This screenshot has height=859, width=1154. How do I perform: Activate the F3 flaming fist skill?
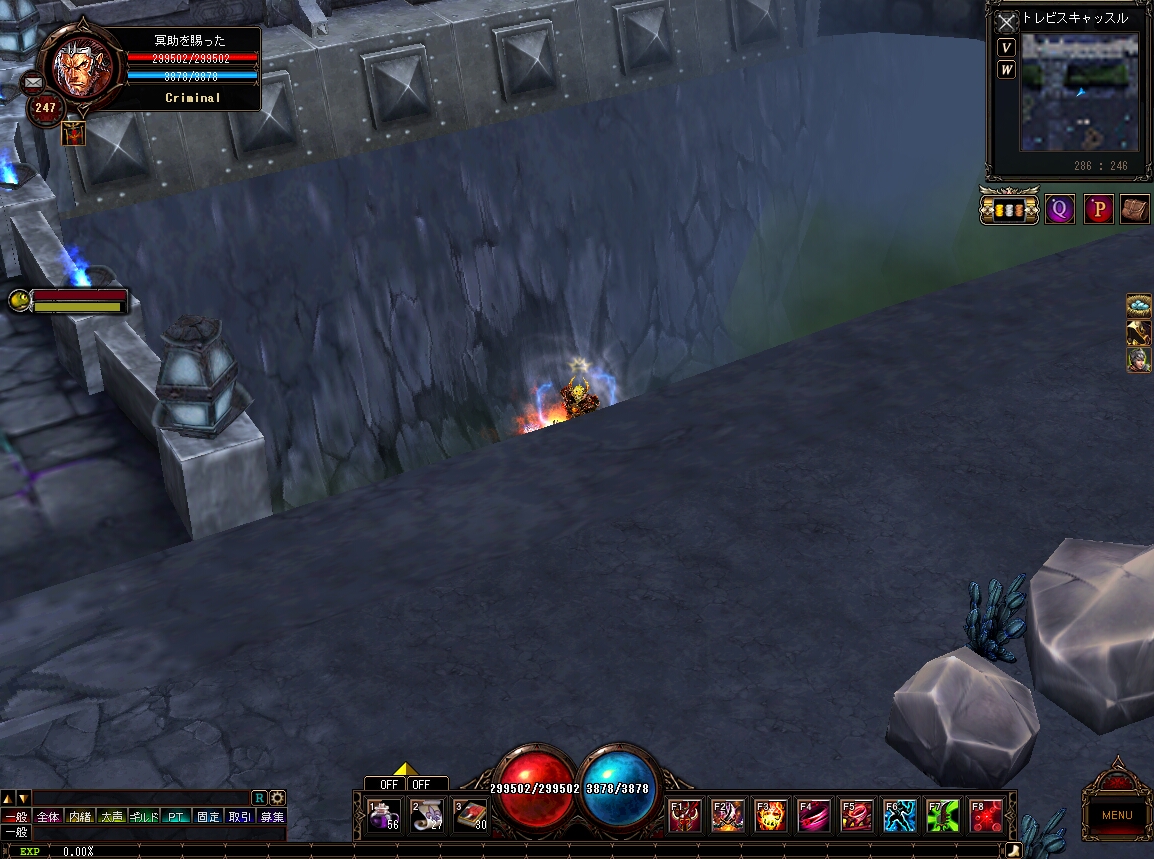pos(771,816)
